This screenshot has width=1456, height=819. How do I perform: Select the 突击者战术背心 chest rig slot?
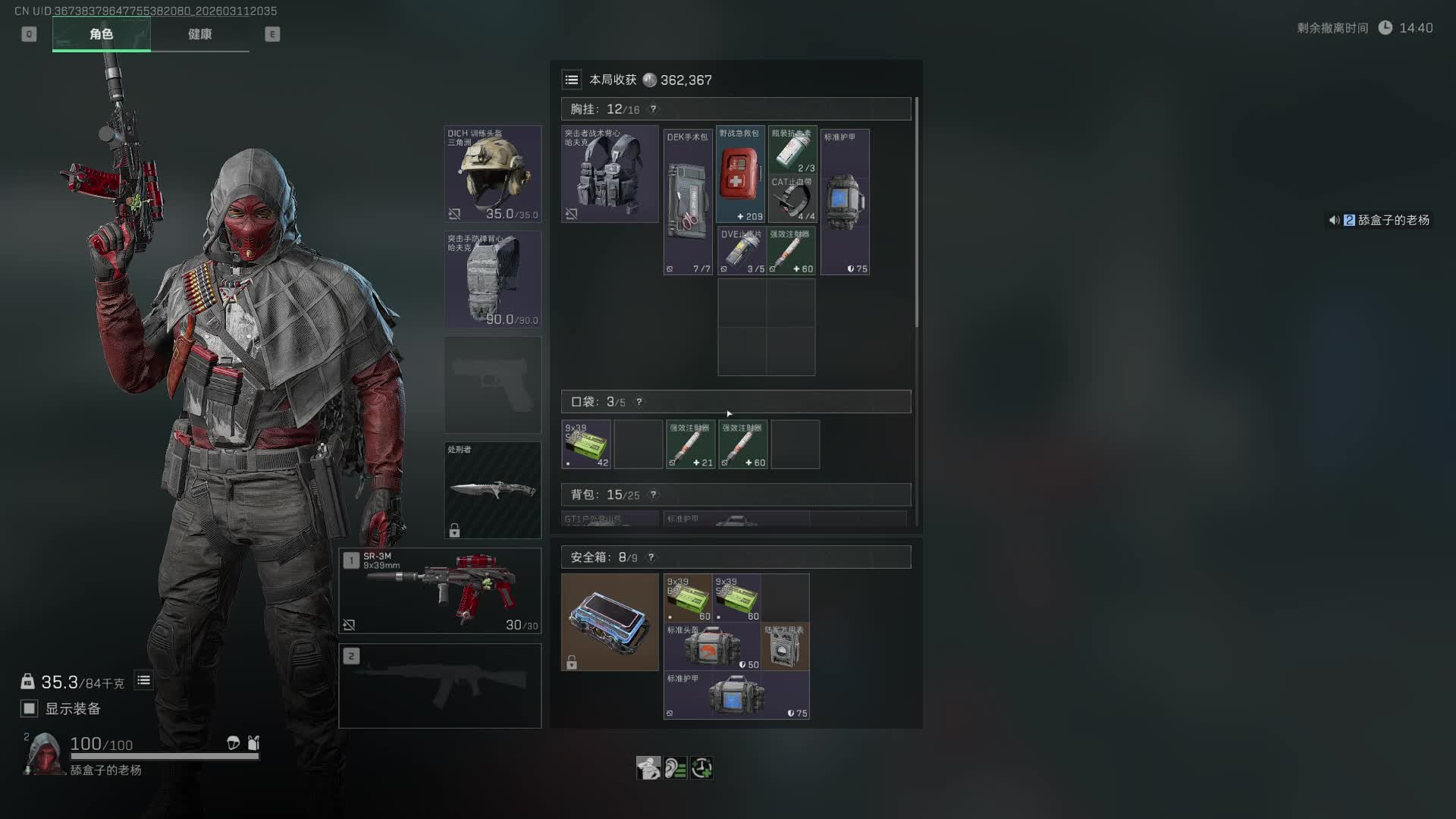(x=610, y=174)
